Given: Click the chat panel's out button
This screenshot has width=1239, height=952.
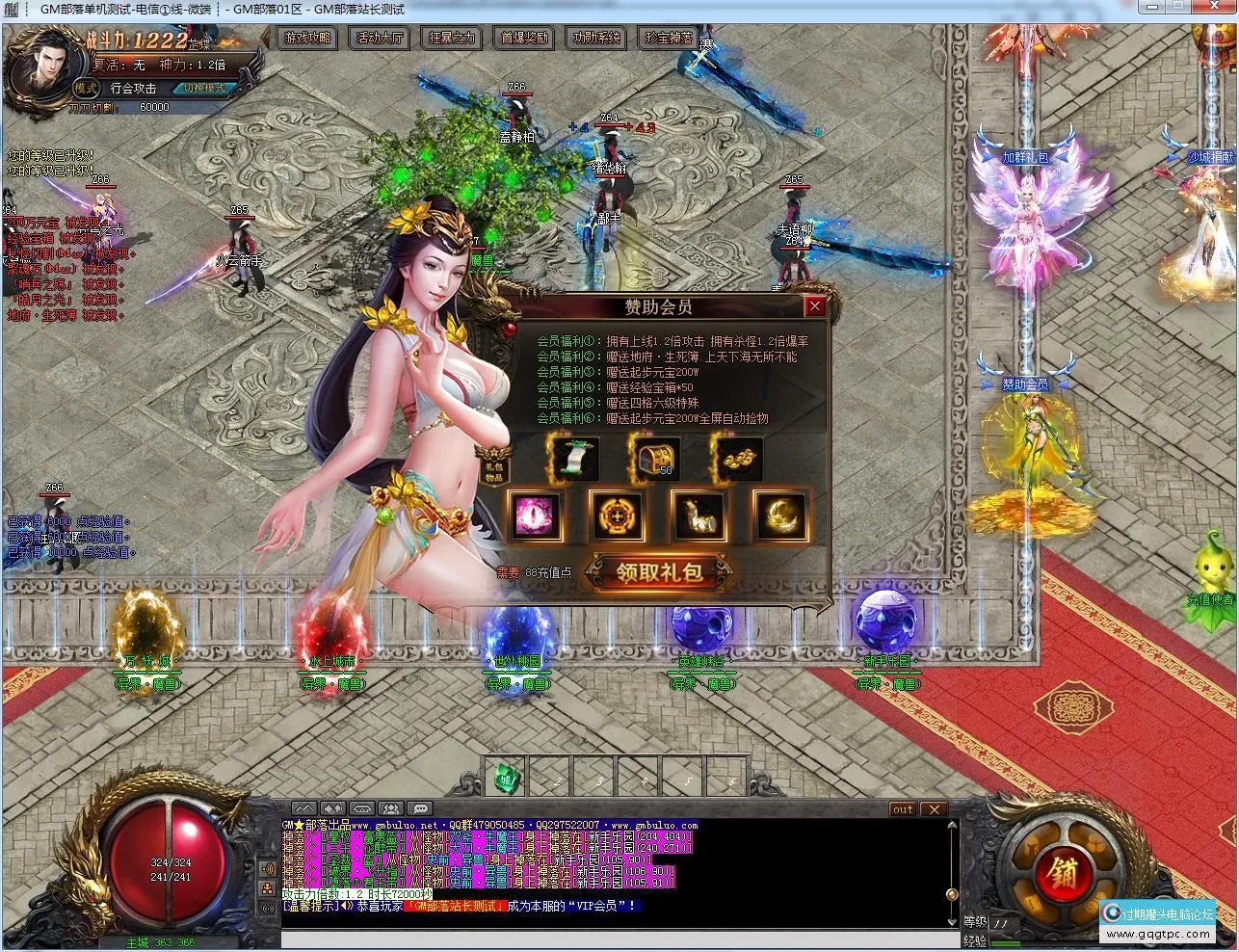Looking at the screenshot, I should [x=903, y=809].
